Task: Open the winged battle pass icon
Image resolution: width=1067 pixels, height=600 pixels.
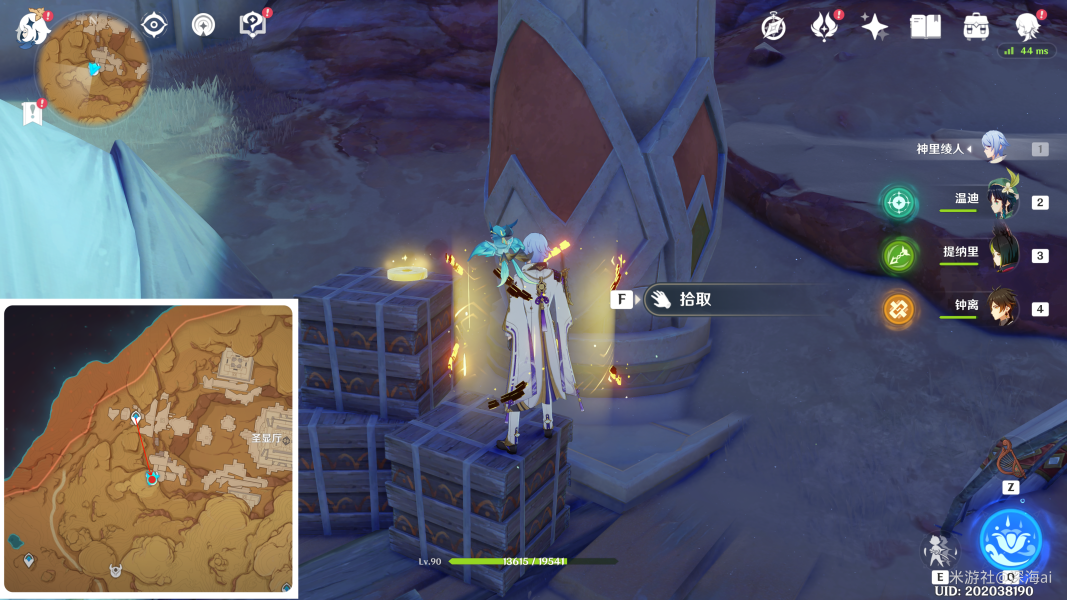Action: point(823,27)
